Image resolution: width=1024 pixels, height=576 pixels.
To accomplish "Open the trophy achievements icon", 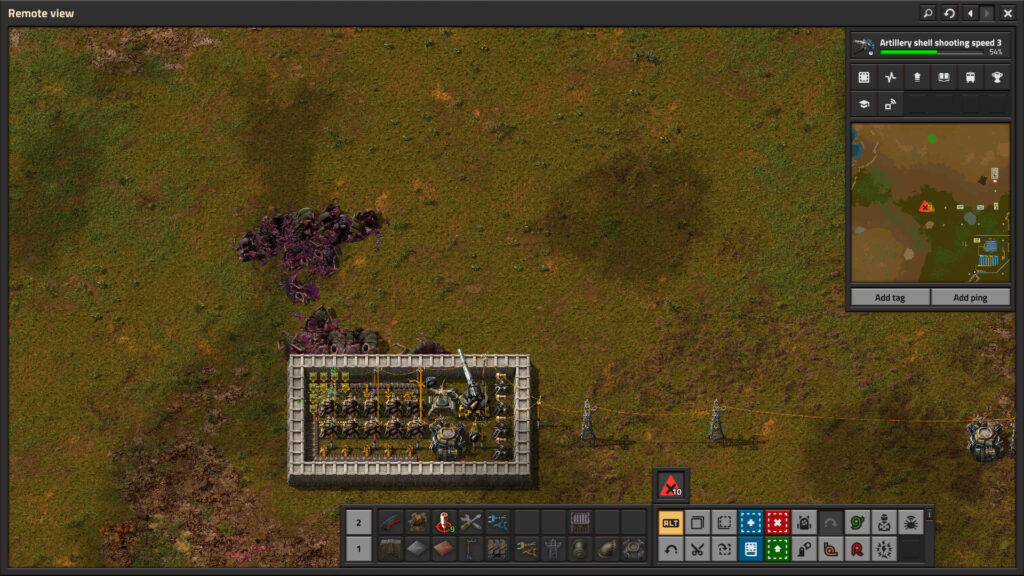I will tap(996, 77).
